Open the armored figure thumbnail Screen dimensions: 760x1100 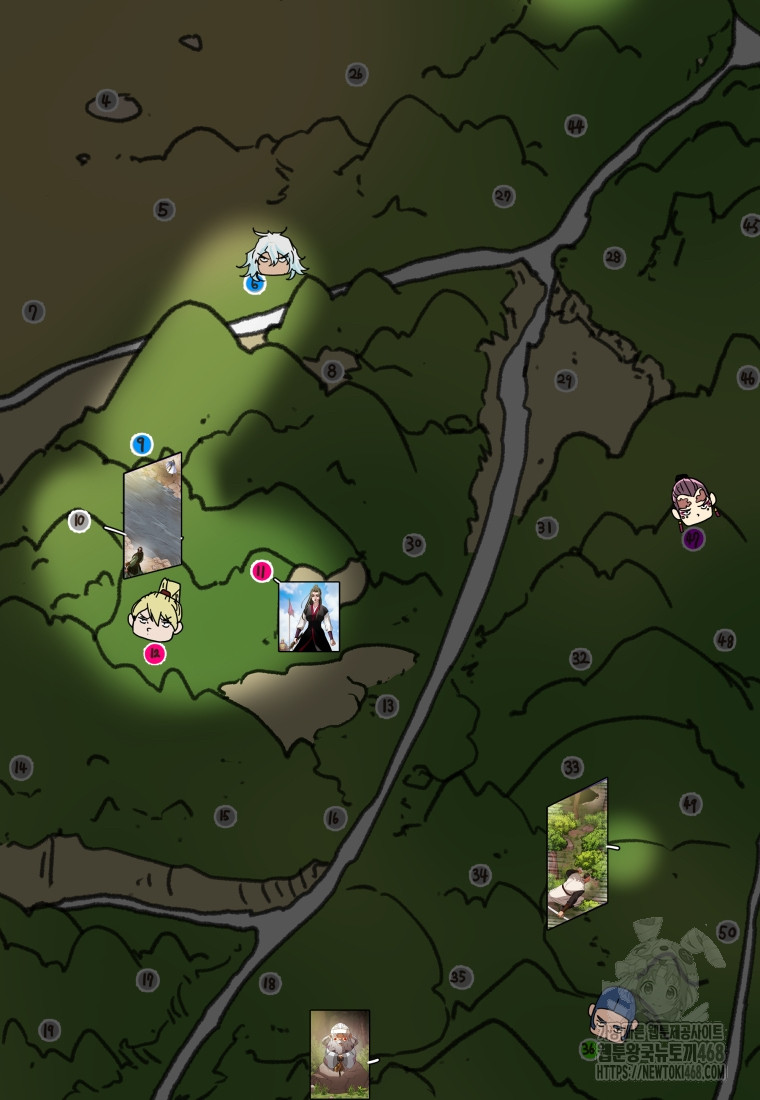(x=339, y=1055)
